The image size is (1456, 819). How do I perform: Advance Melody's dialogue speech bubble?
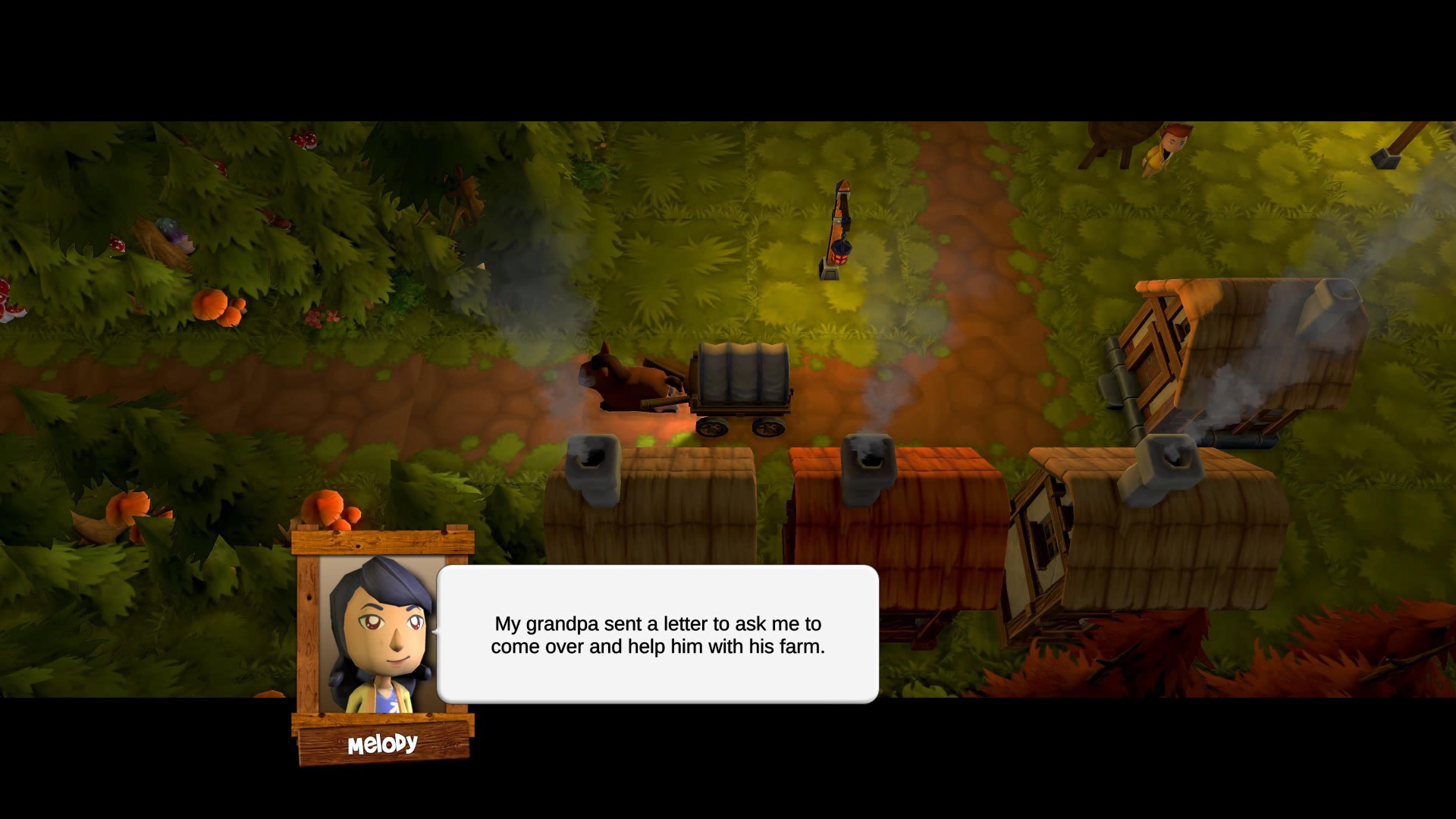657,635
